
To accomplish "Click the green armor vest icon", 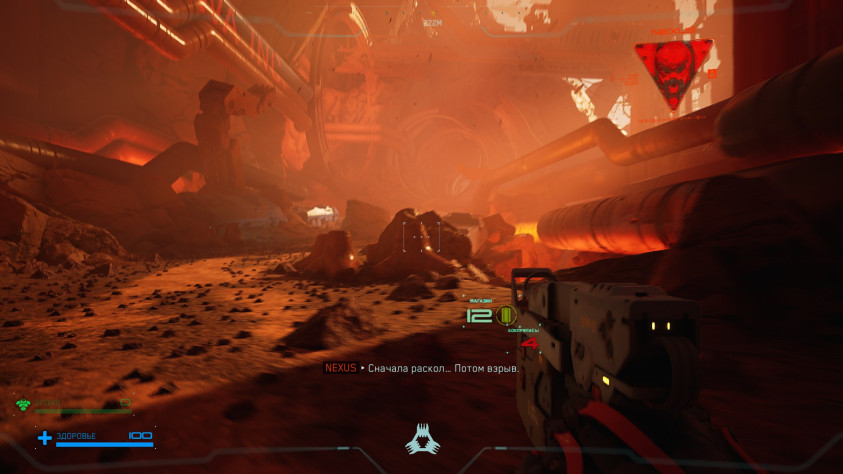I will click(23, 405).
